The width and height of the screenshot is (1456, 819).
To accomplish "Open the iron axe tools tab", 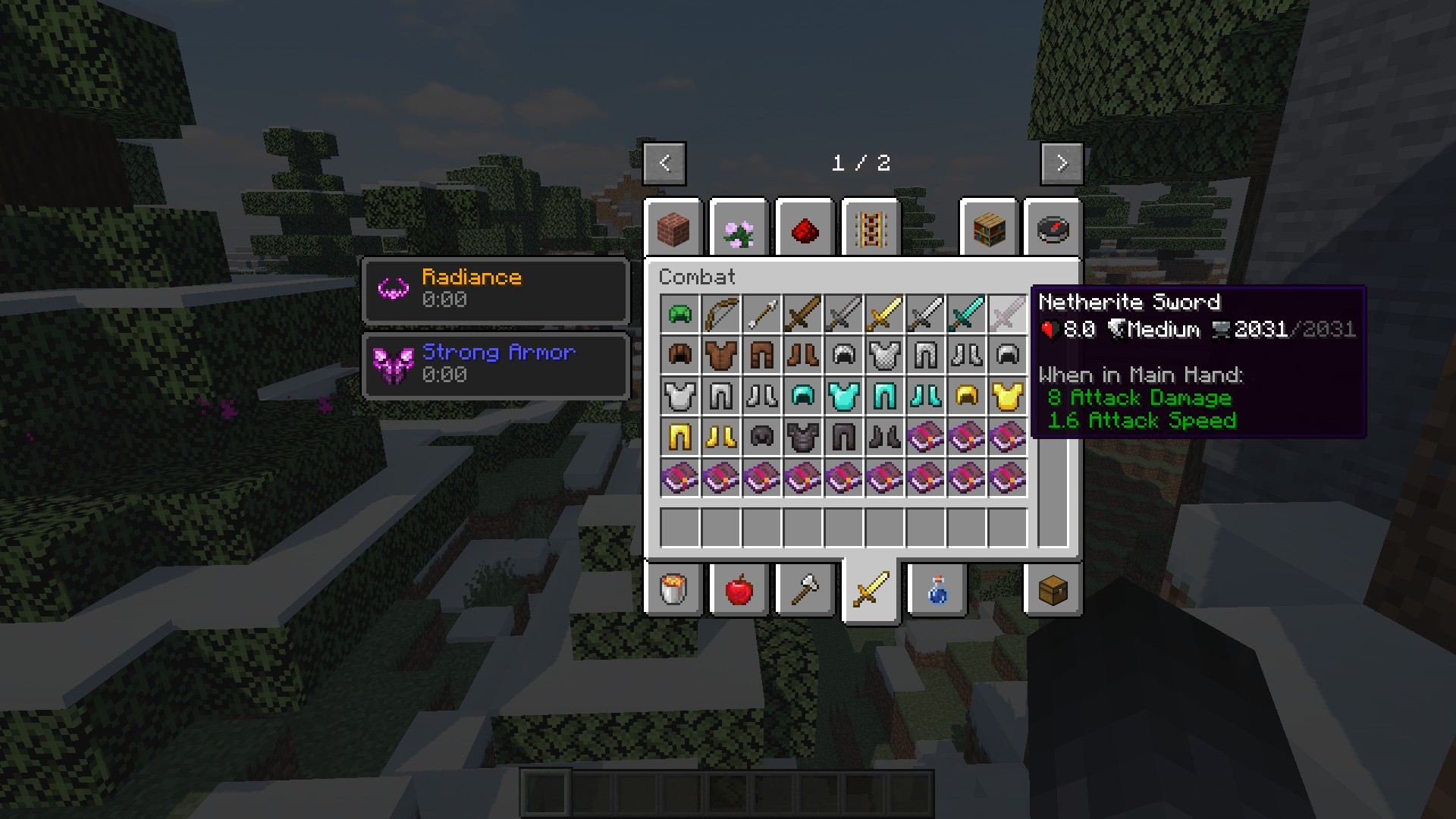I will 805,589.
